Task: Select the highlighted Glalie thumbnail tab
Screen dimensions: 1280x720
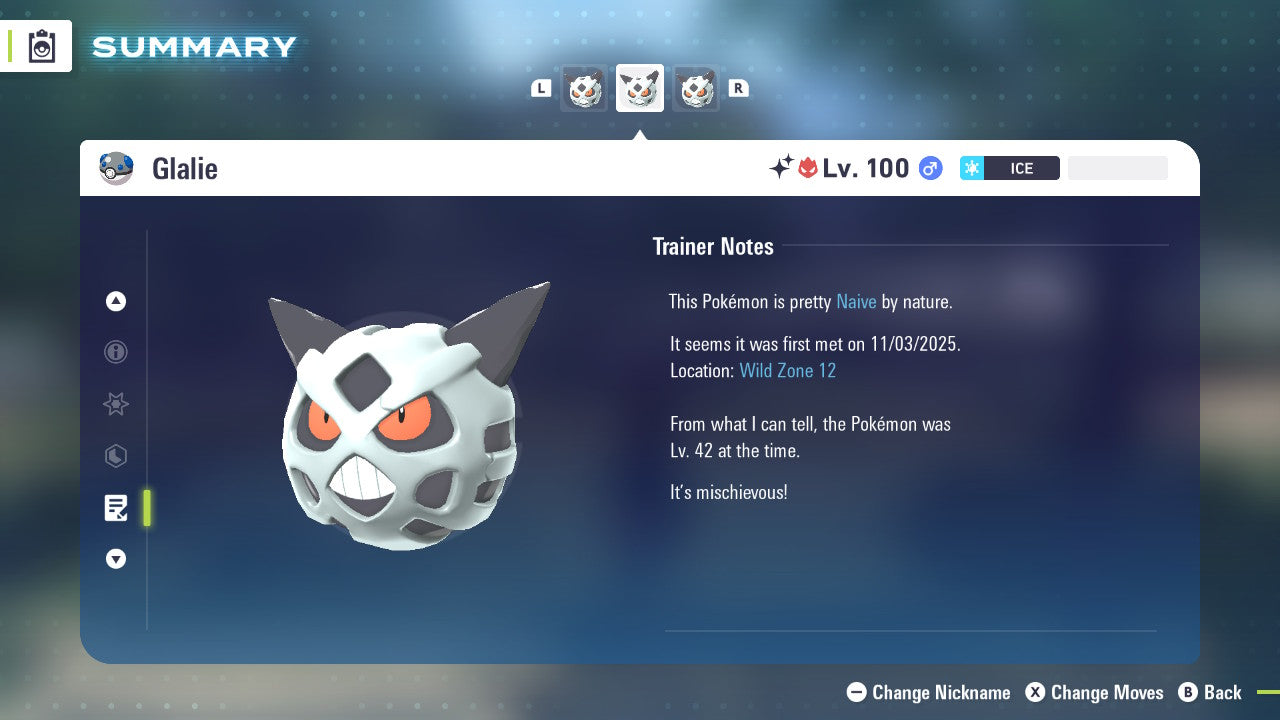Action: click(x=639, y=88)
